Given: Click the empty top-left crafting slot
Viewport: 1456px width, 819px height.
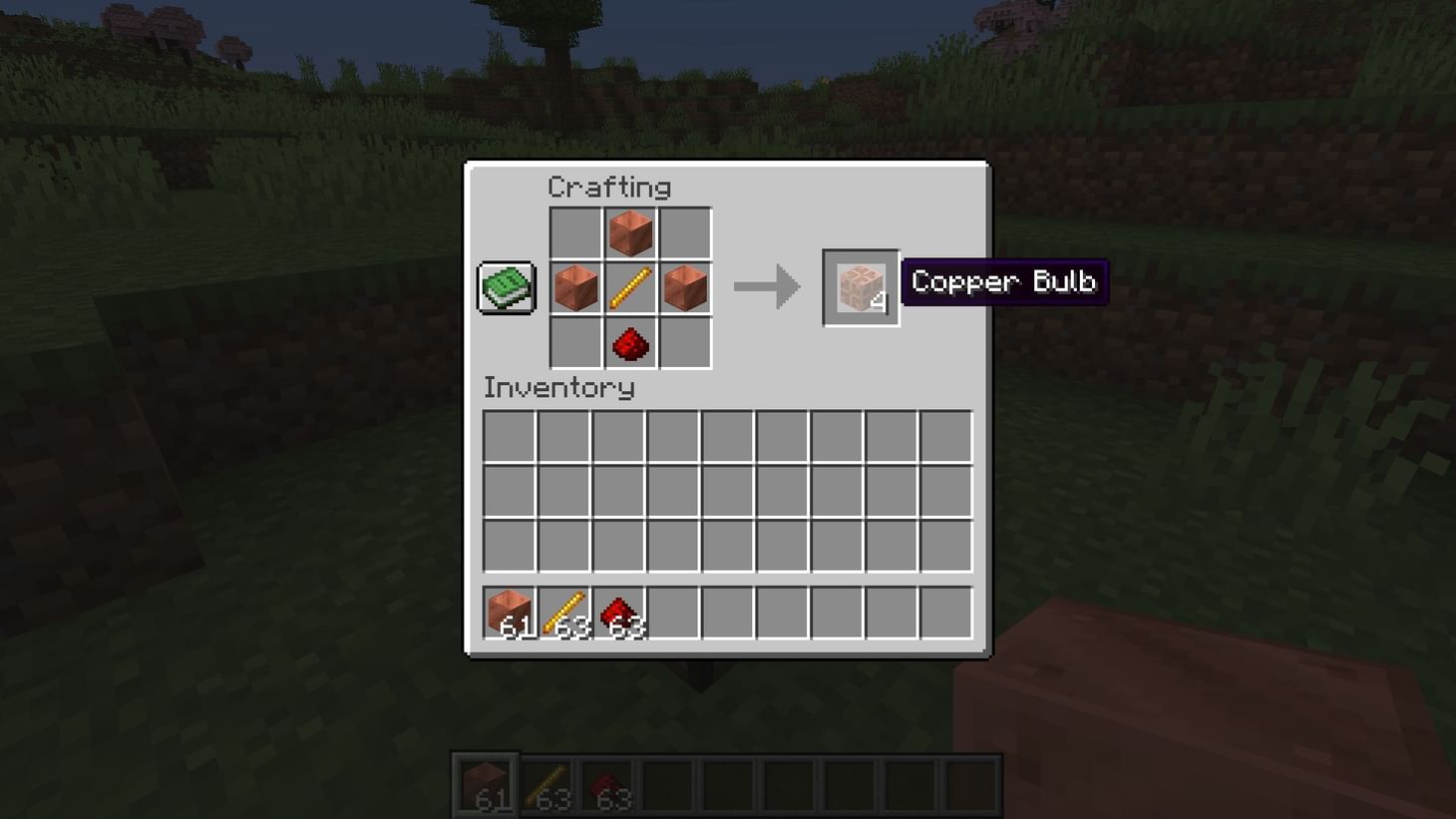Looking at the screenshot, I should click(575, 233).
